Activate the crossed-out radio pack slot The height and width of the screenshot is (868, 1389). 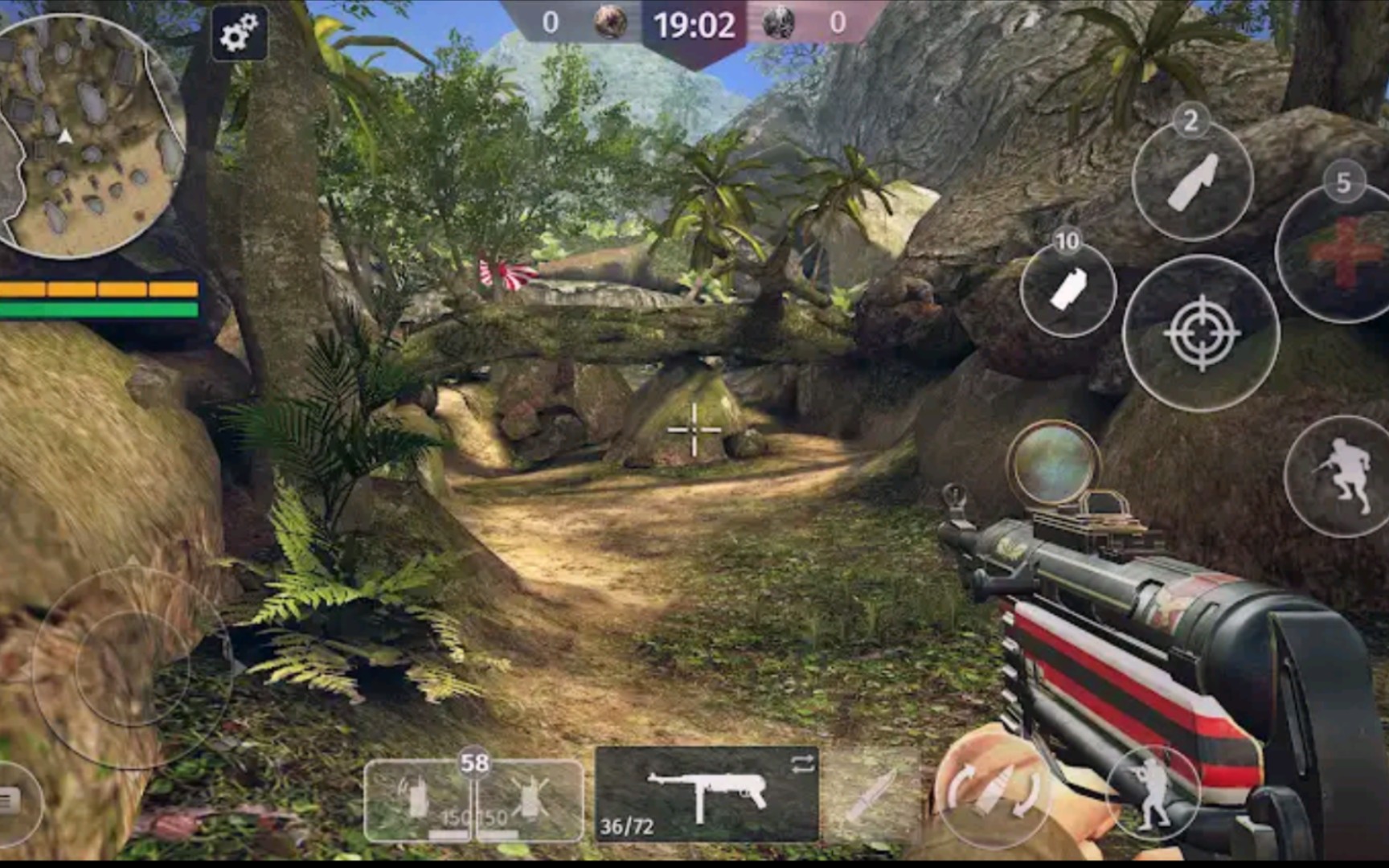[x=530, y=800]
